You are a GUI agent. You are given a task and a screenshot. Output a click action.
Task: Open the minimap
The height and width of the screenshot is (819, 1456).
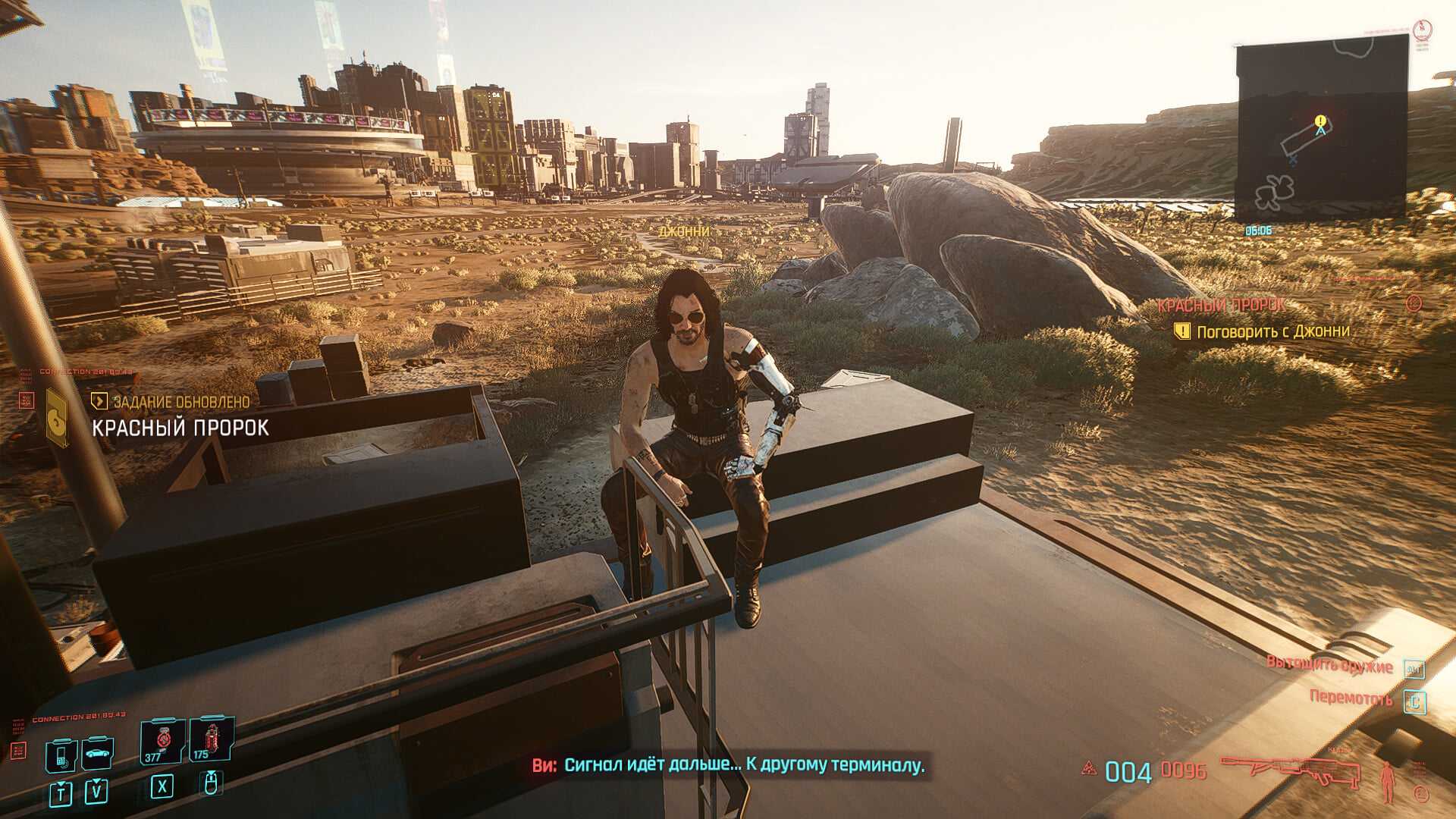(x=1322, y=127)
